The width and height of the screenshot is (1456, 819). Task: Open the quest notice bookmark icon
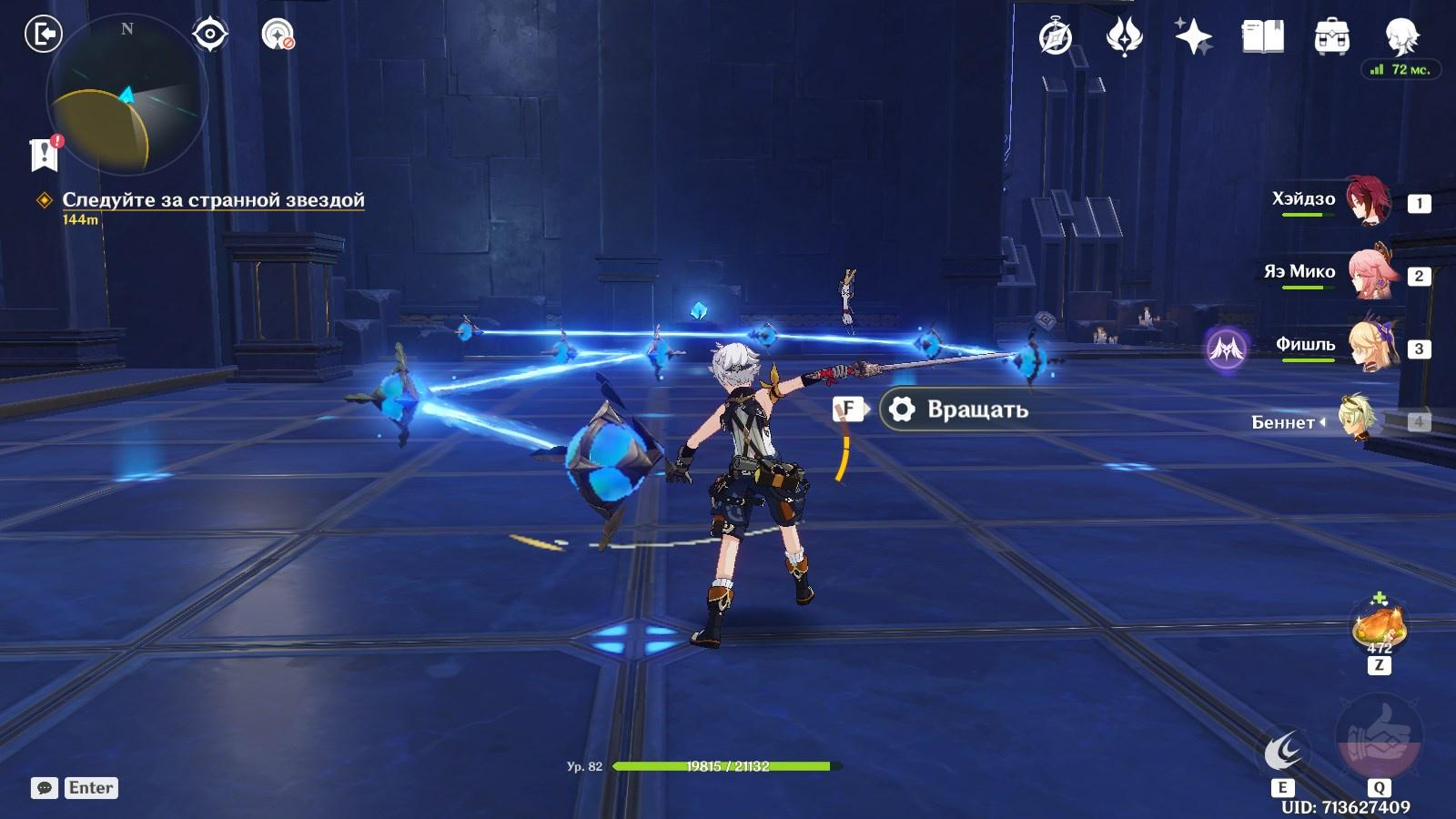(x=44, y=153)
